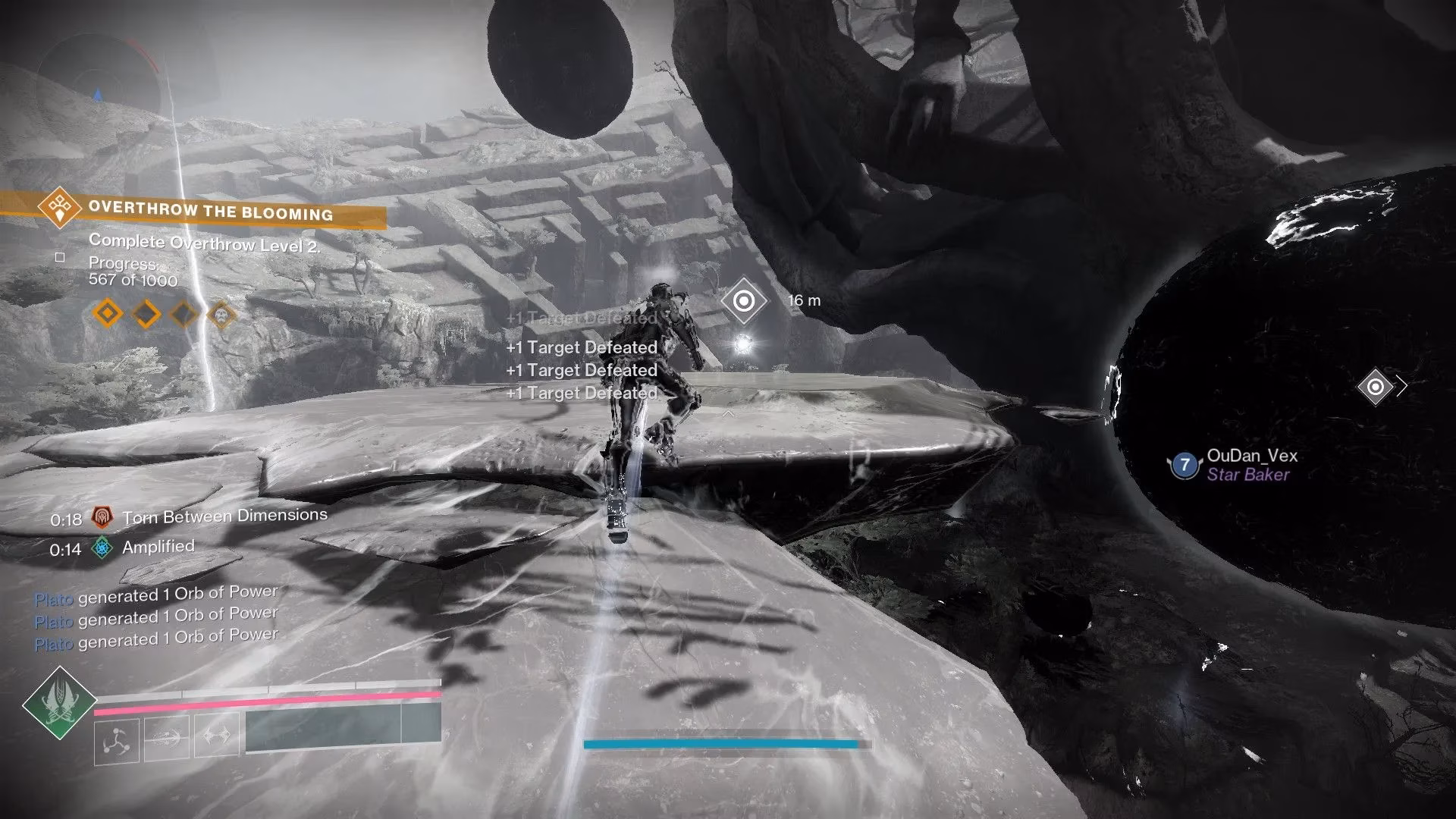
Task: Check the box beside Complete Overthrow Level 2
Action: (61, 259)
